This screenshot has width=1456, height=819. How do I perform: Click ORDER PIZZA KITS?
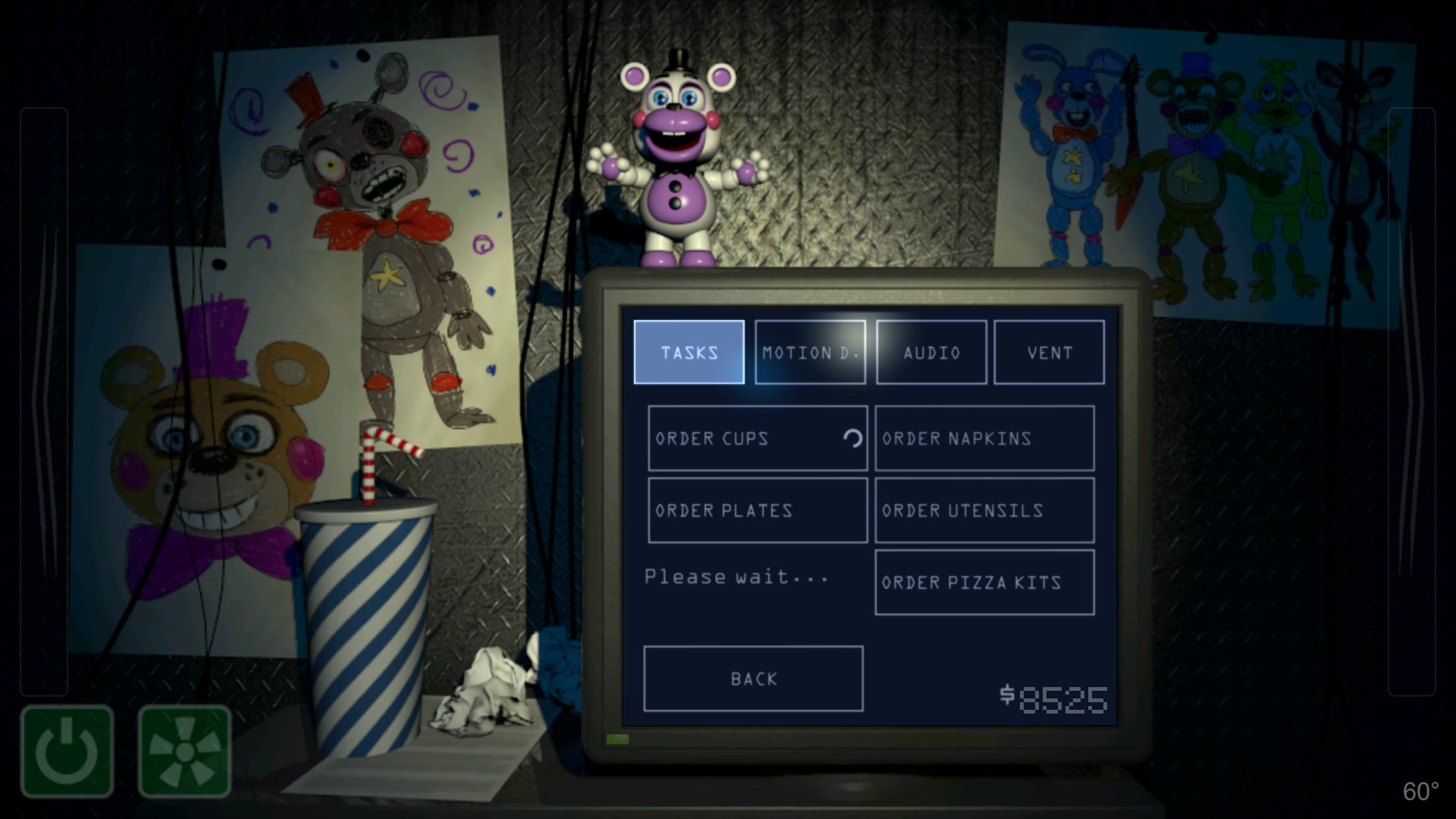click(x=984, y=582)
